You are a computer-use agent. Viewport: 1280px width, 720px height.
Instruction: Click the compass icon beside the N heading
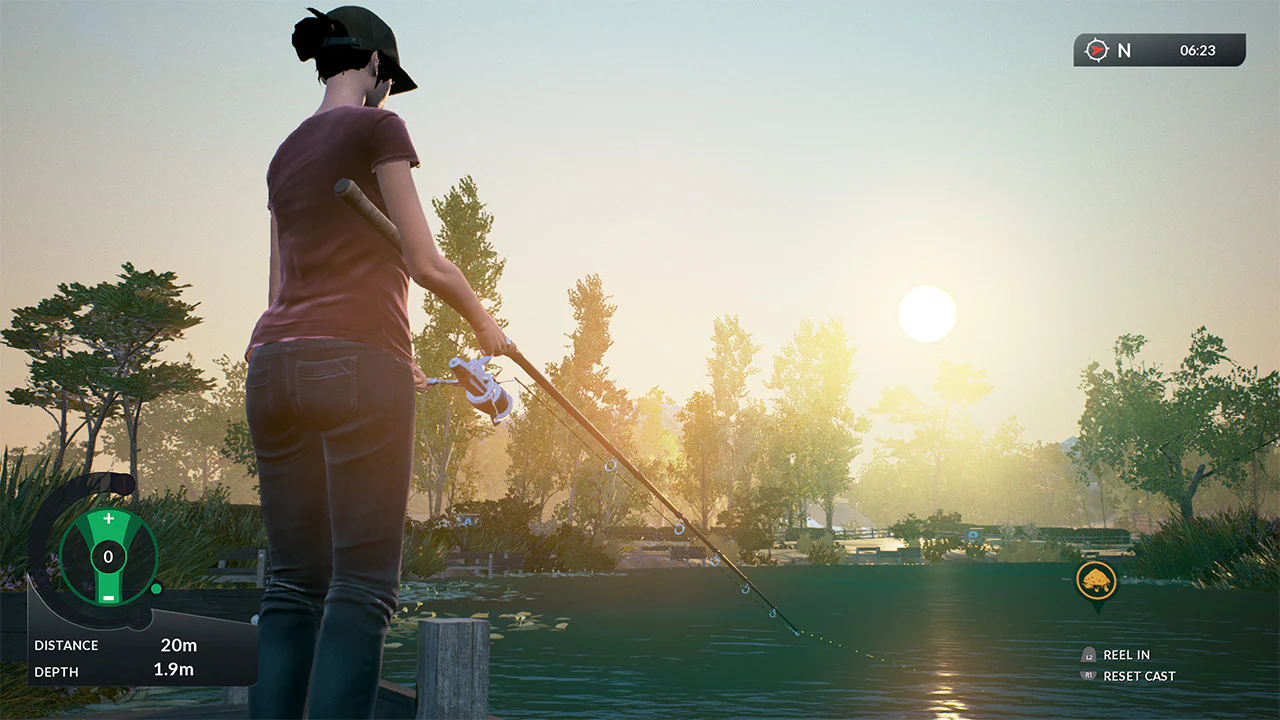pos(1096,50)
